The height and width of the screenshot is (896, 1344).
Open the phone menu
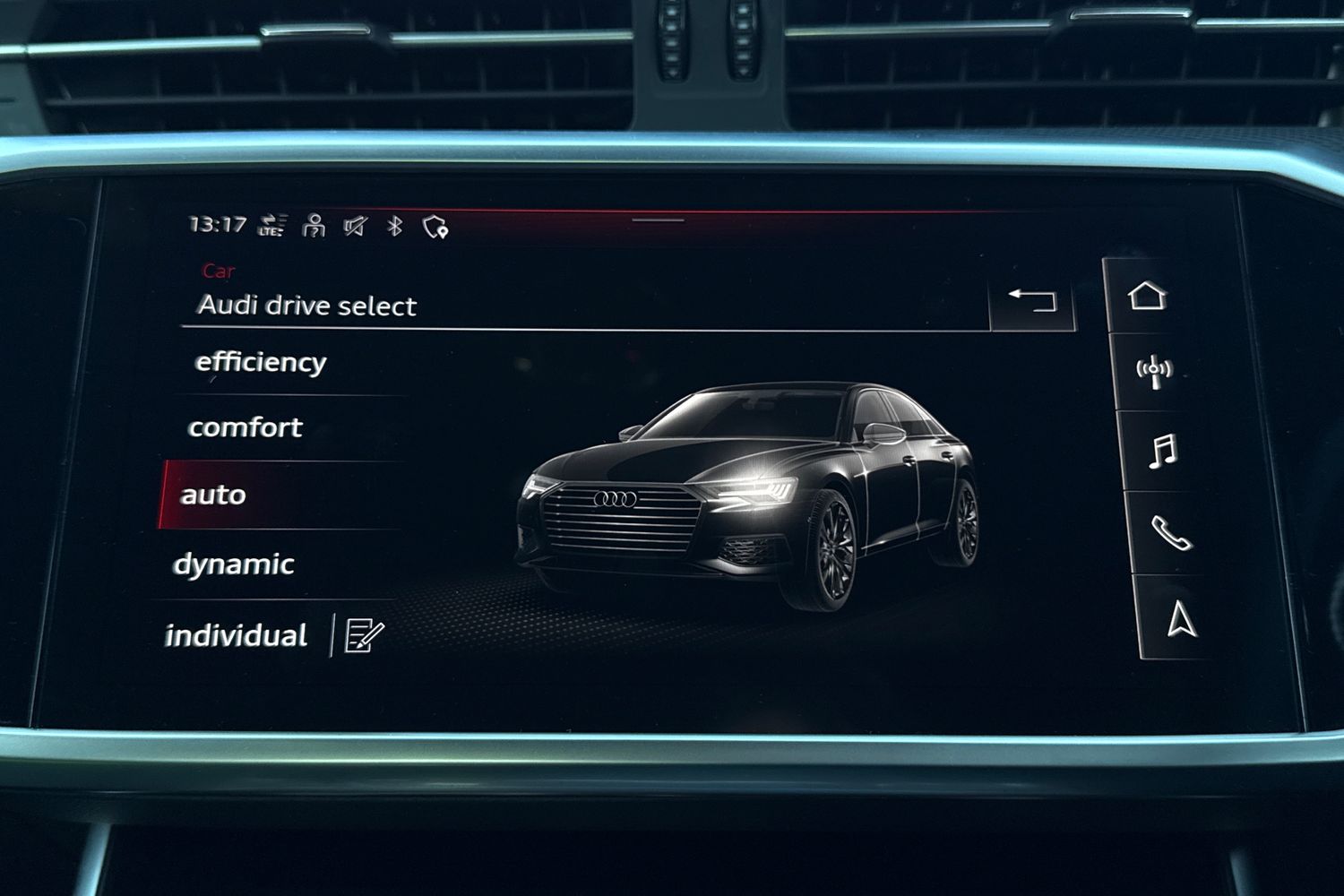point(1171,534)
